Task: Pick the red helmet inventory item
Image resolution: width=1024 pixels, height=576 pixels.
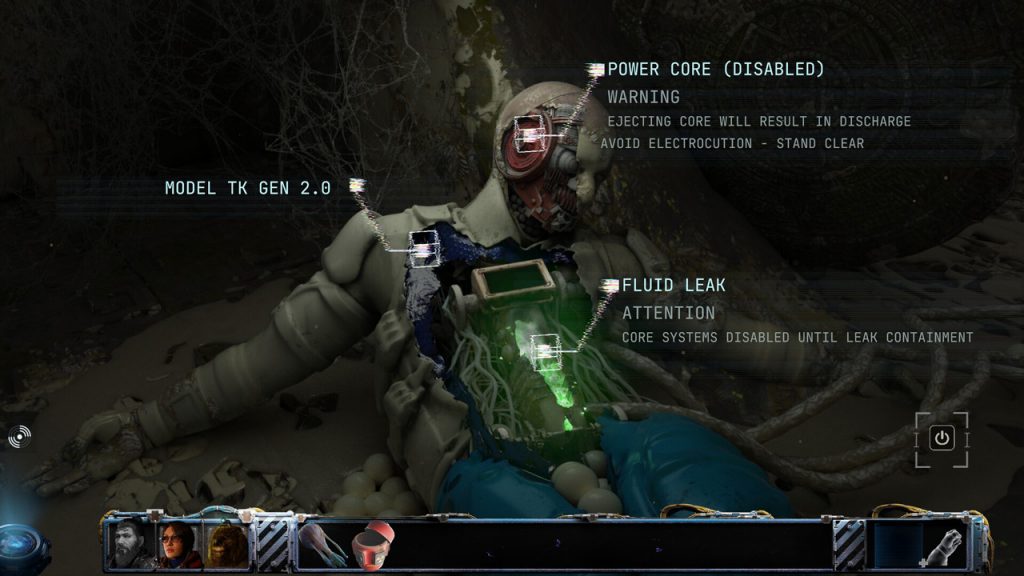Action: click(x=373, y=545)
